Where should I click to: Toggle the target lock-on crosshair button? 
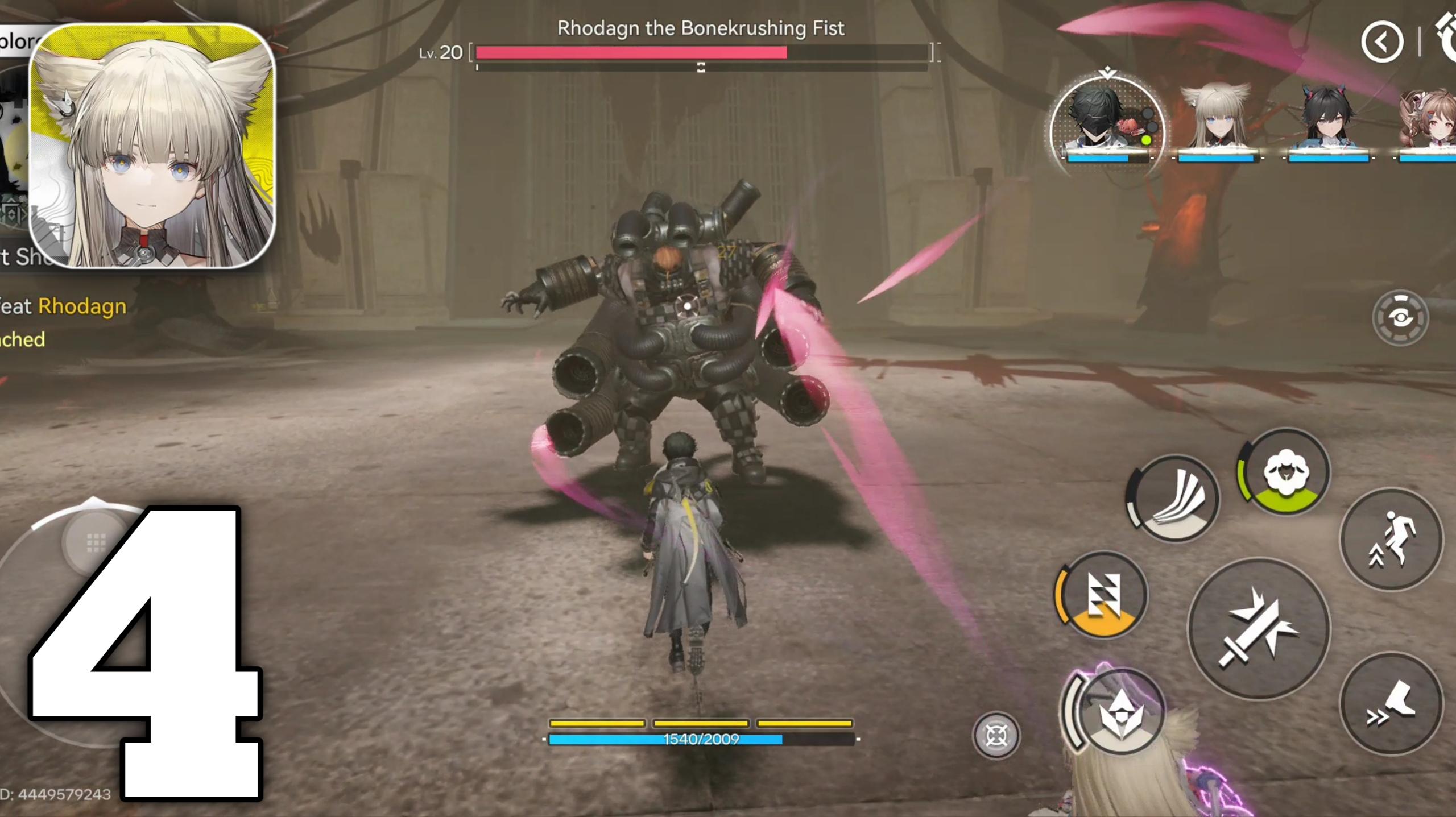point(996,736)
